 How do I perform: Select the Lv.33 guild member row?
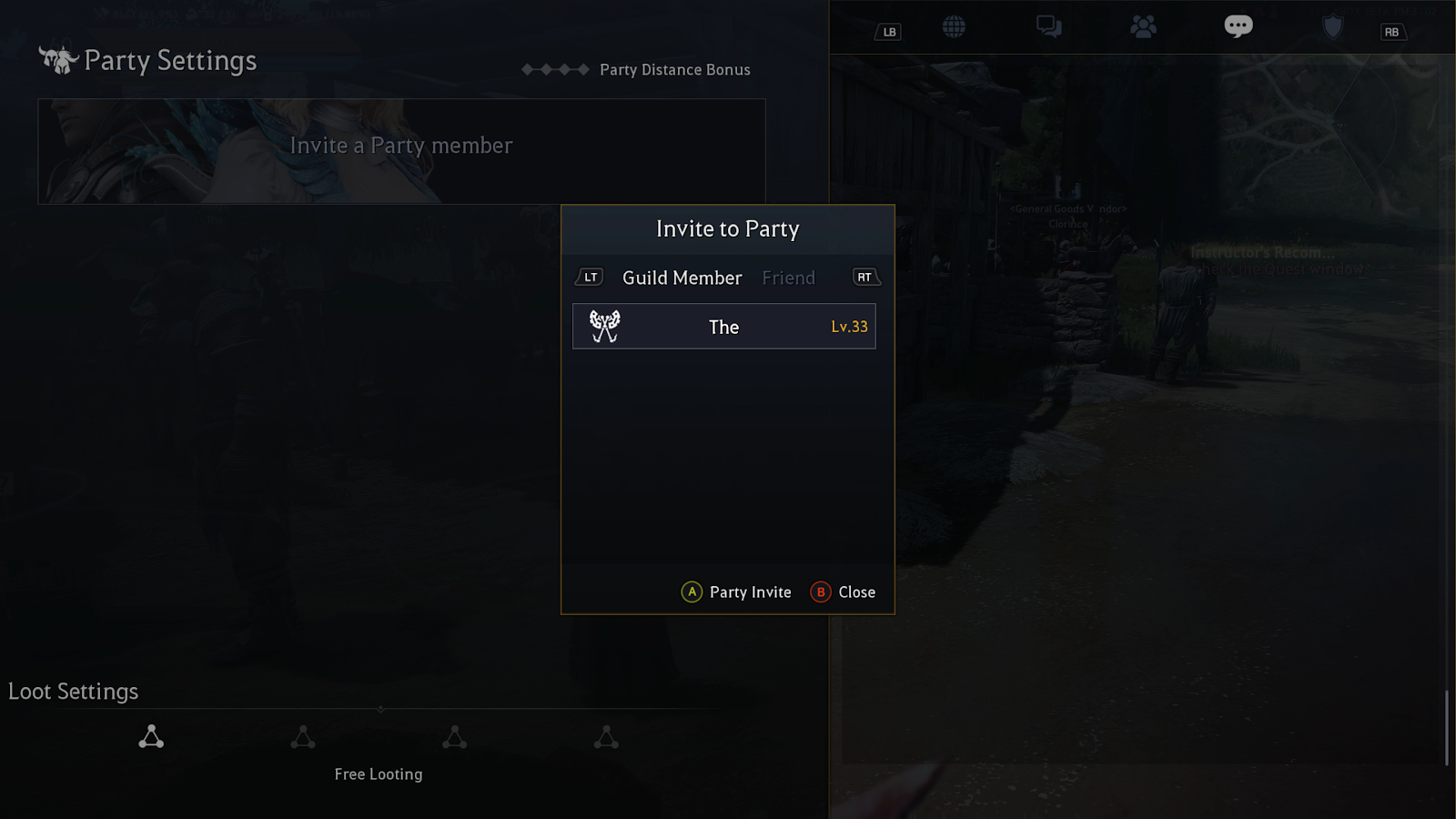(723, 327)
